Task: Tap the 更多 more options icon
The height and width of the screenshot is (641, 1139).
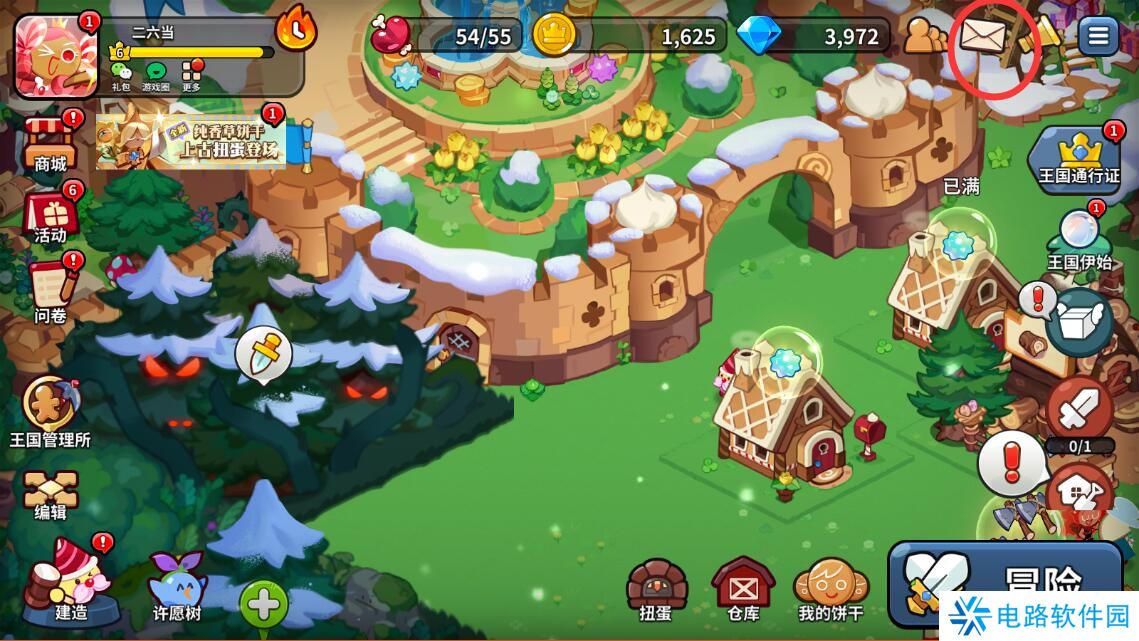Action: click(x=191, y=75)
